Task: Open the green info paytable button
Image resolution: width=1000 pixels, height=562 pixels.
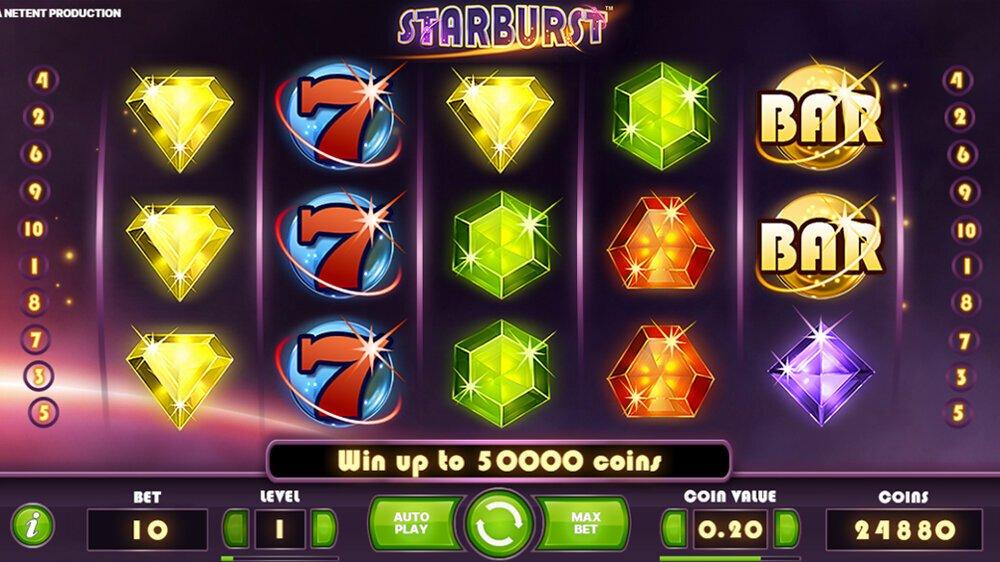Action: 32,525
